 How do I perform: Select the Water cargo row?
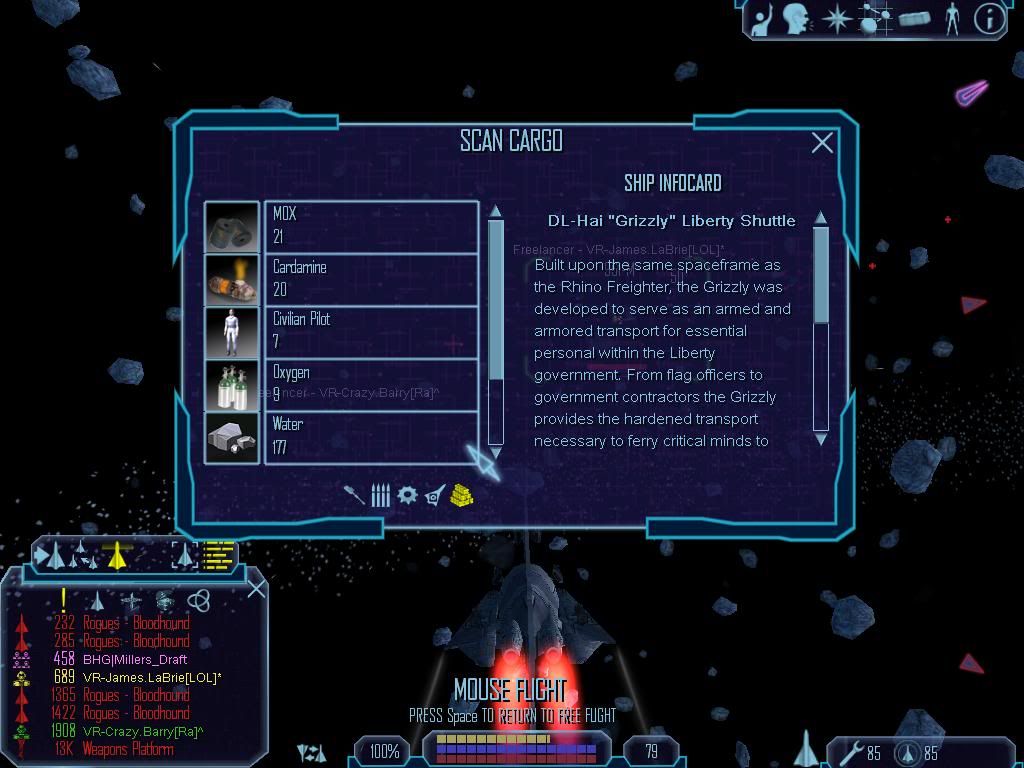[370, 437]
